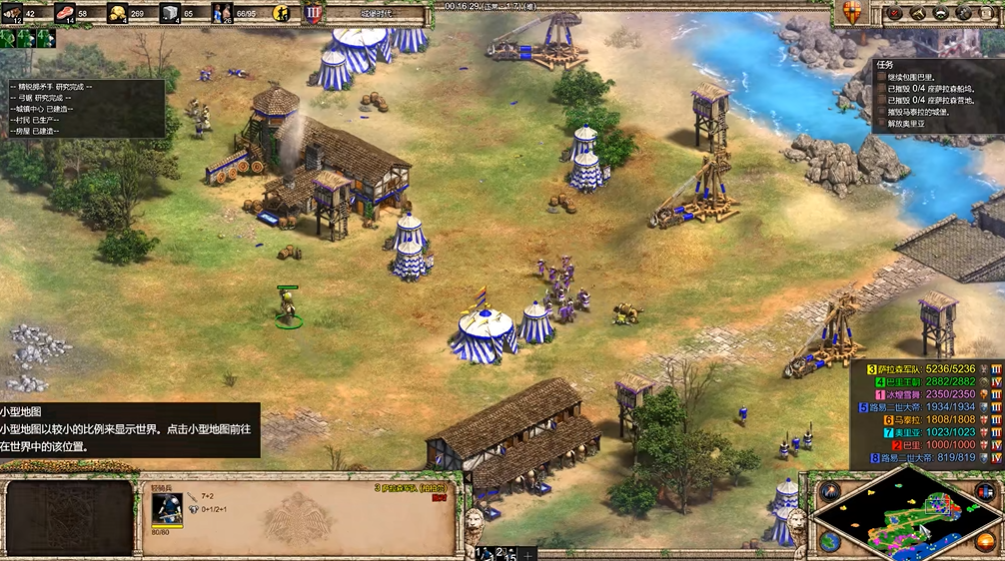Select control group 1 below the unit panel

(x=482, y=553)
